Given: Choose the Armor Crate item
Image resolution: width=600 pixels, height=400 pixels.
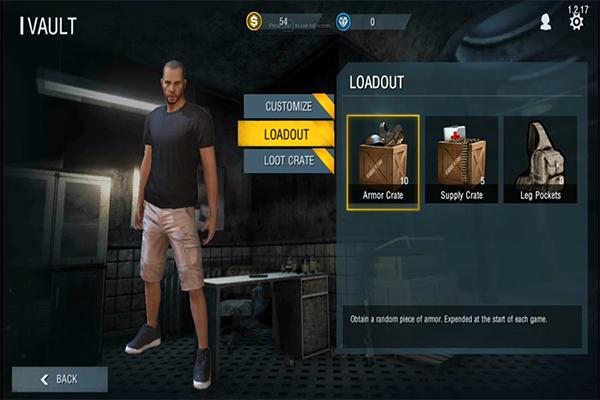Looking at the screenshot, I should [383, 161].
